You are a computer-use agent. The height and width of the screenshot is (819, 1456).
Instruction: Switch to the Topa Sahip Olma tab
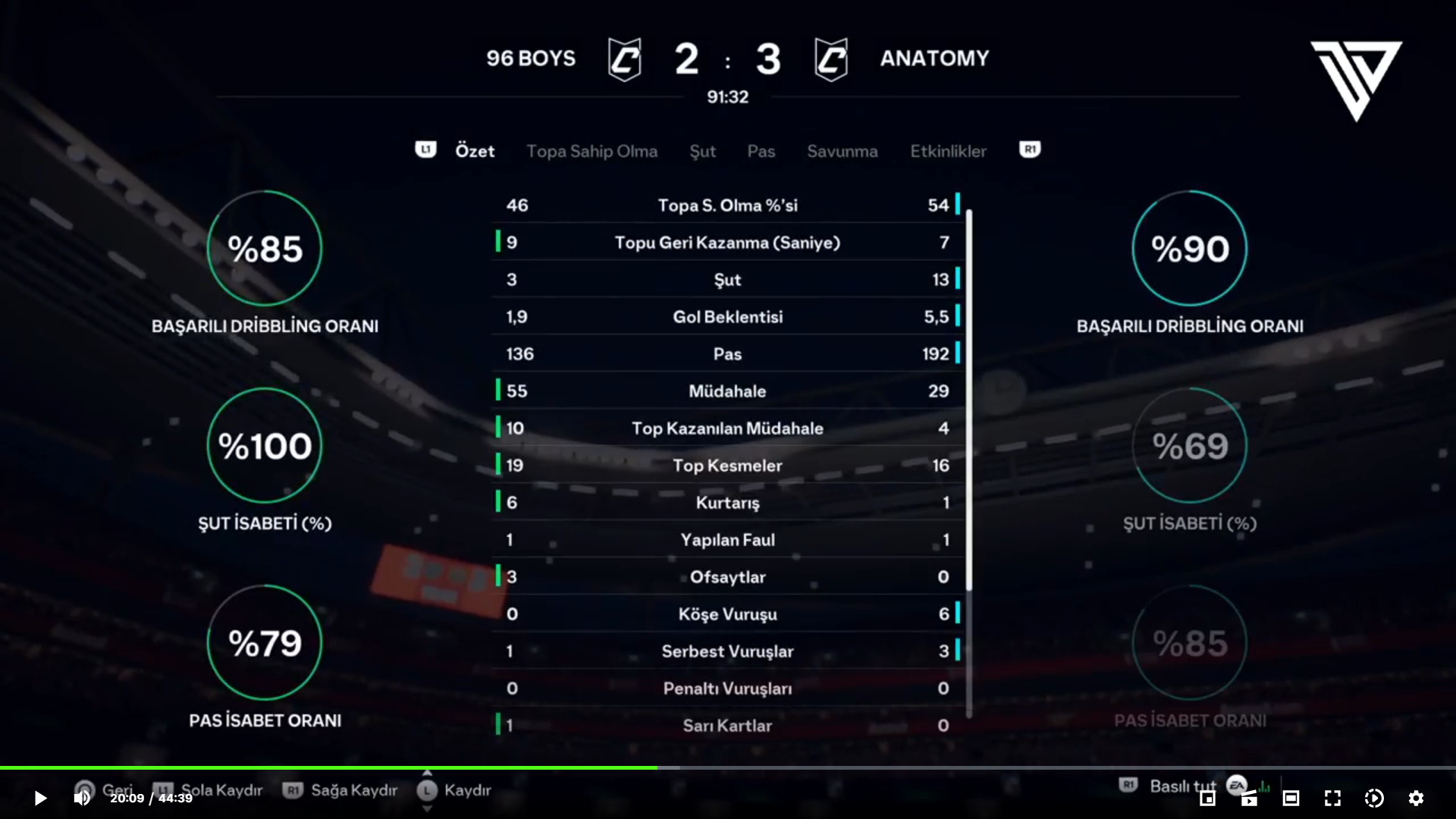point(591,151)
